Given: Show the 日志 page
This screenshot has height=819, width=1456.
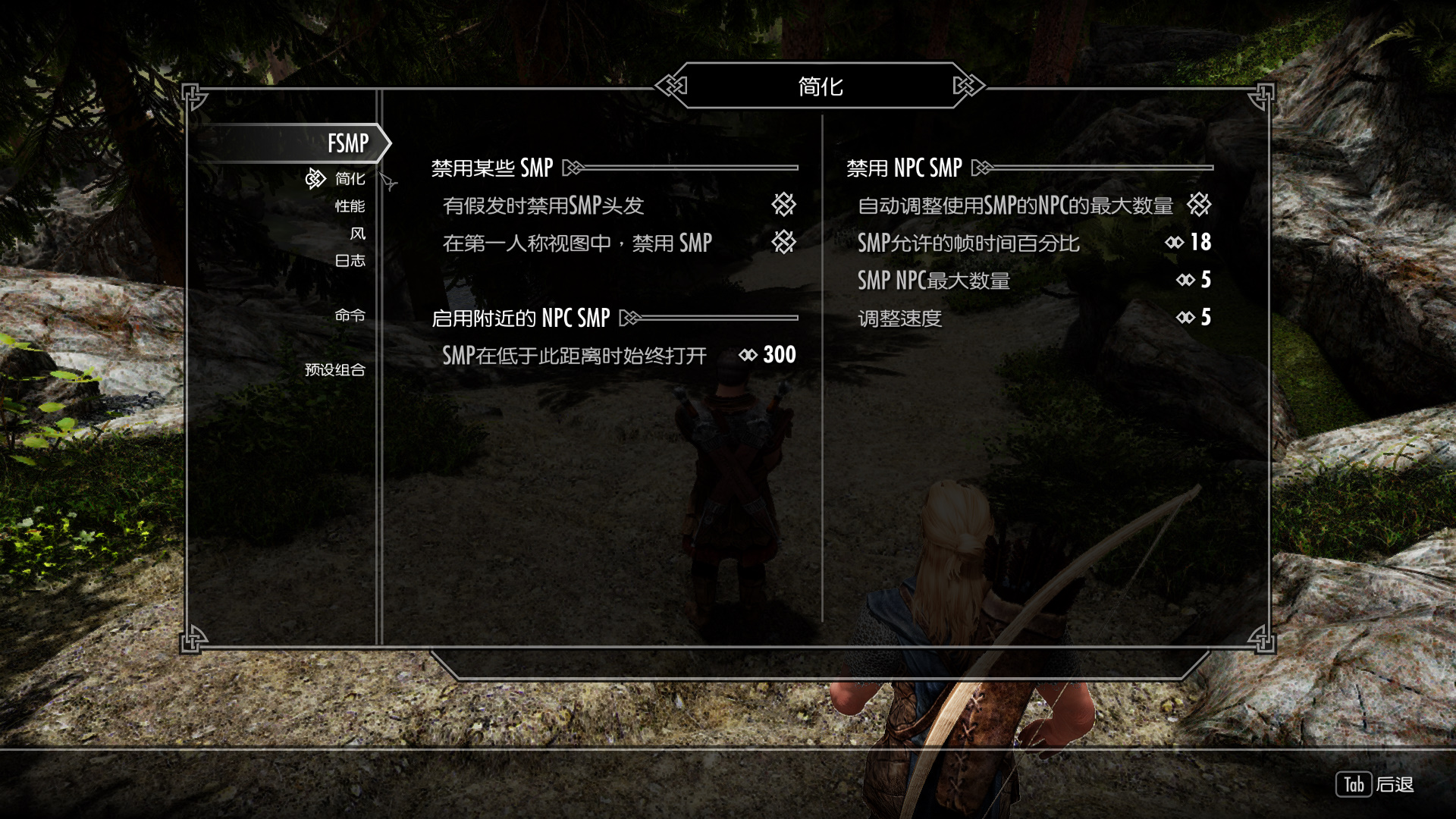Looking at the screenshot, I should click(x=350, y=261).
